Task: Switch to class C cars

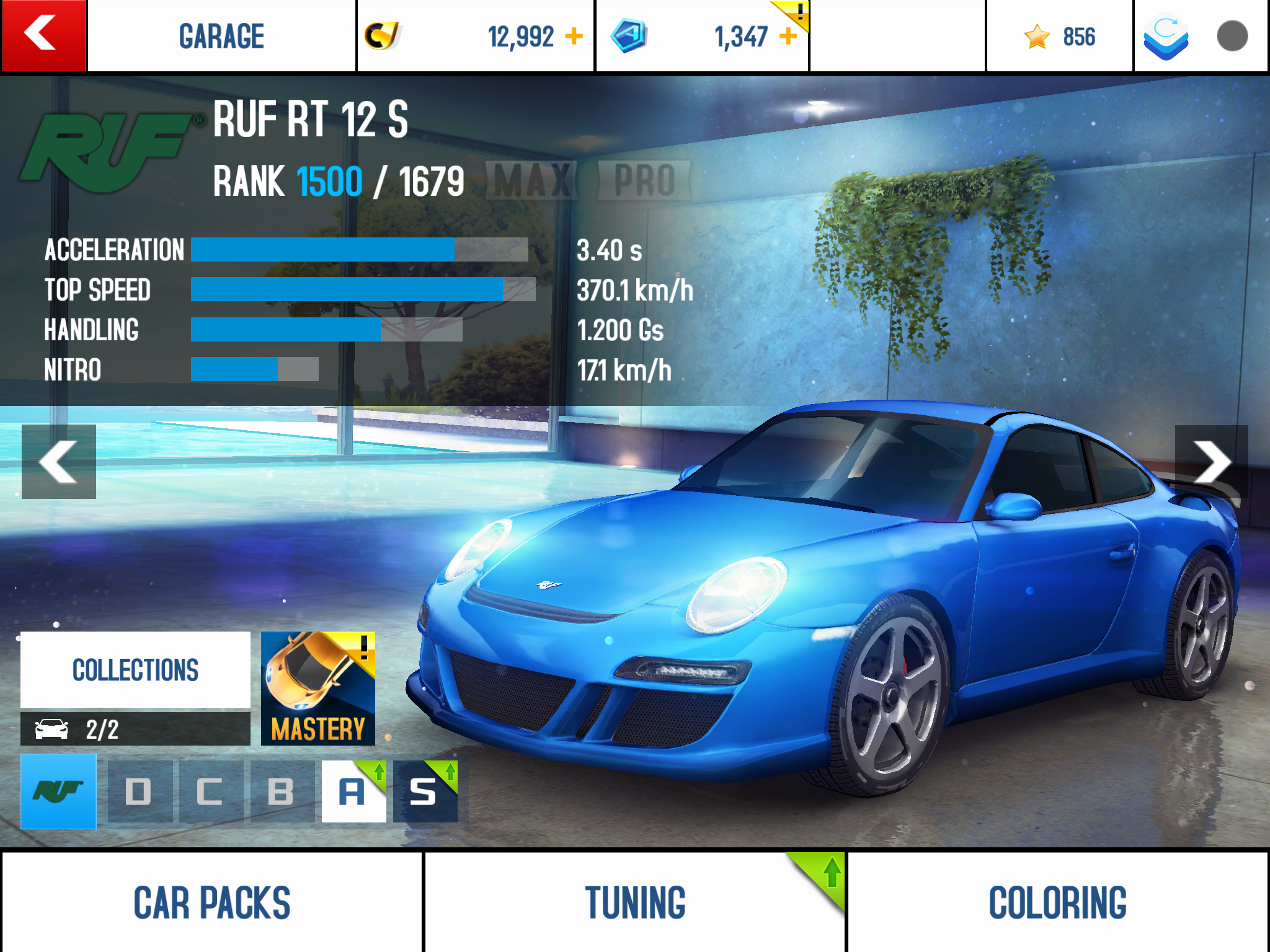Action: 211,791
